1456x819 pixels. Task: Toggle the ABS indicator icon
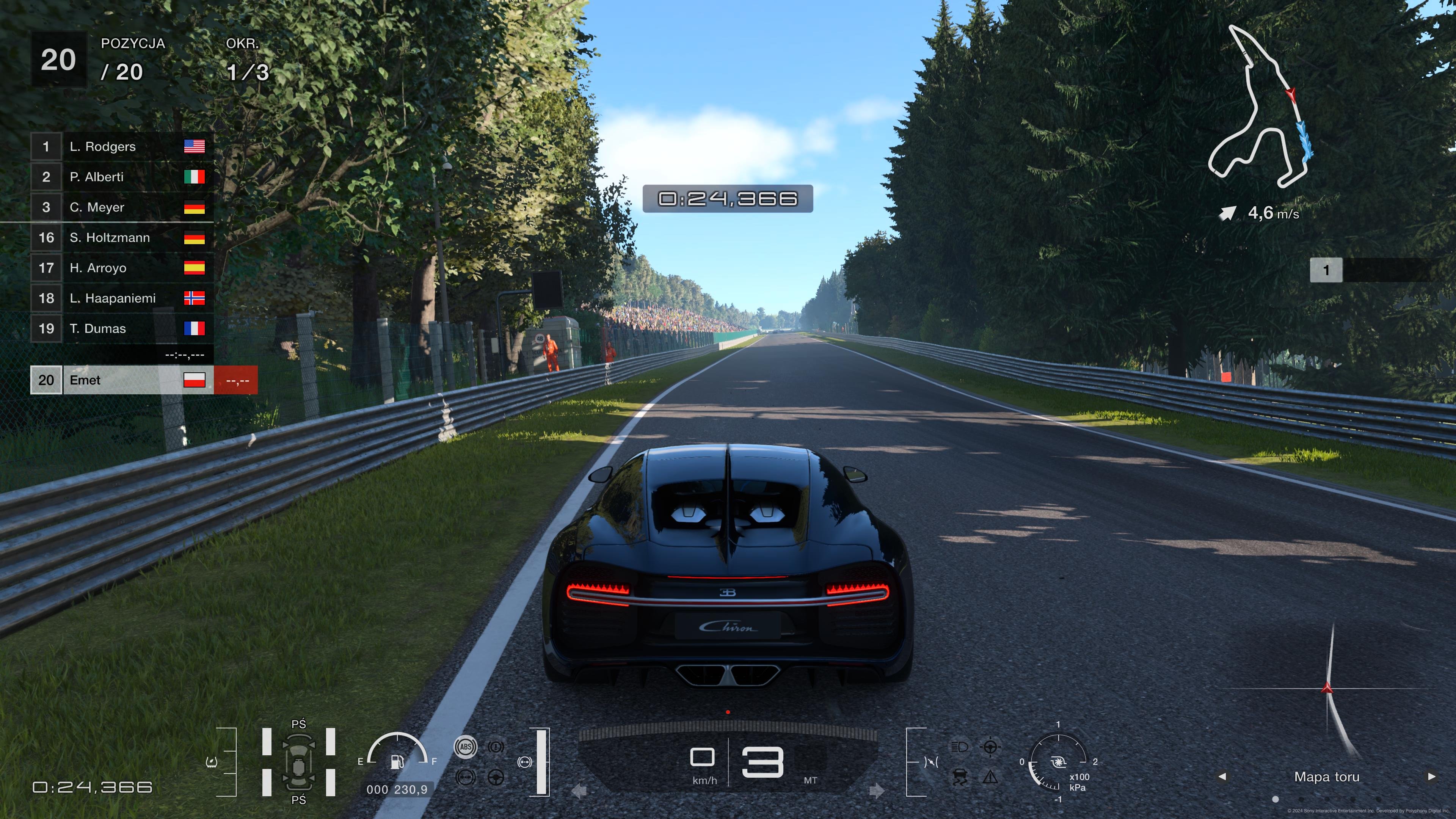coord(465,747)
